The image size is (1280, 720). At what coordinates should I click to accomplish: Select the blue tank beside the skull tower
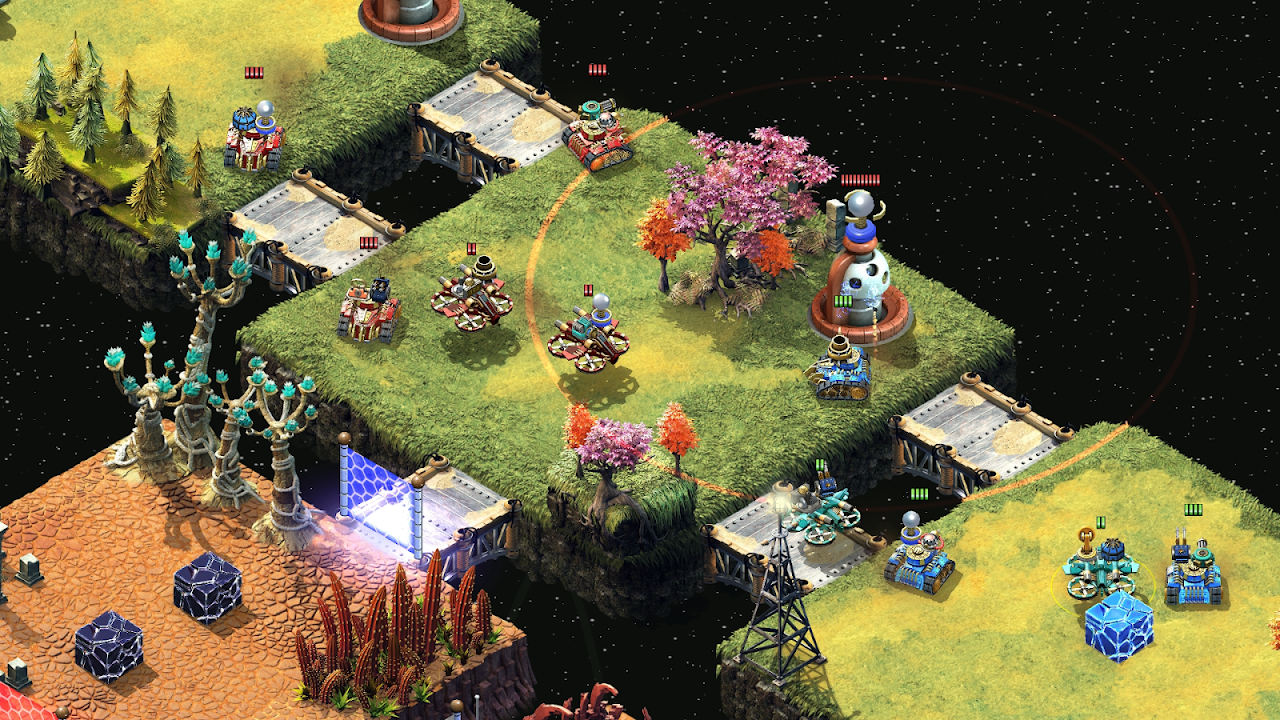click(x=838, y=370)
